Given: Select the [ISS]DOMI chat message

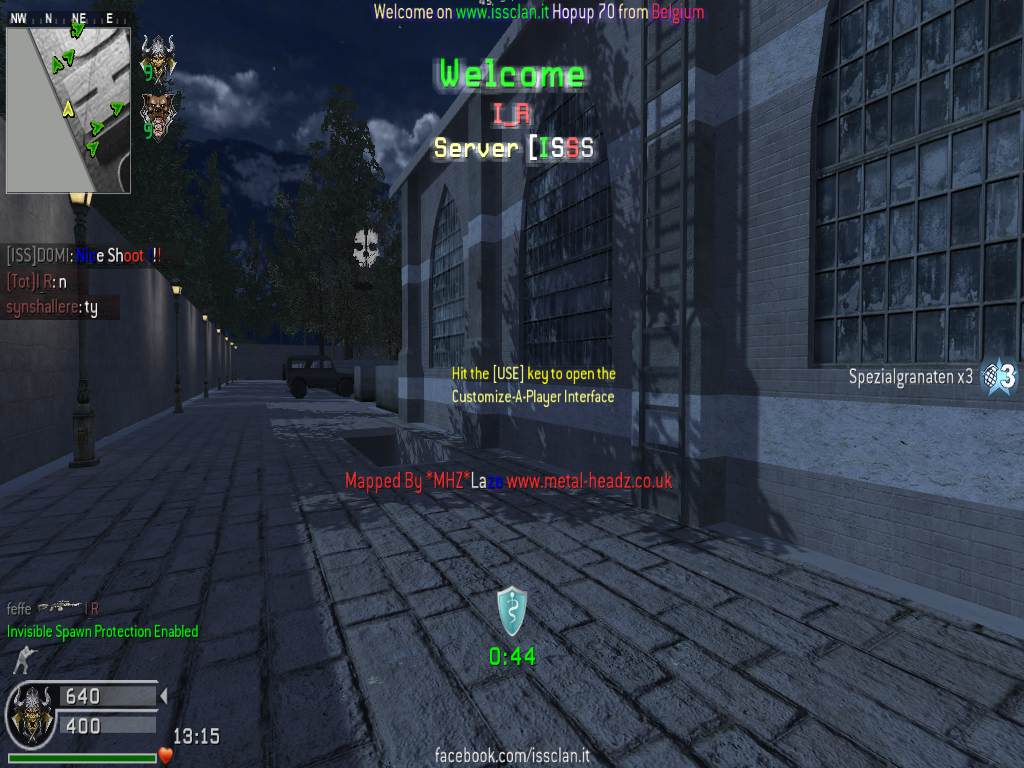Looking at the screenshot, I should [x=84, y=256].
